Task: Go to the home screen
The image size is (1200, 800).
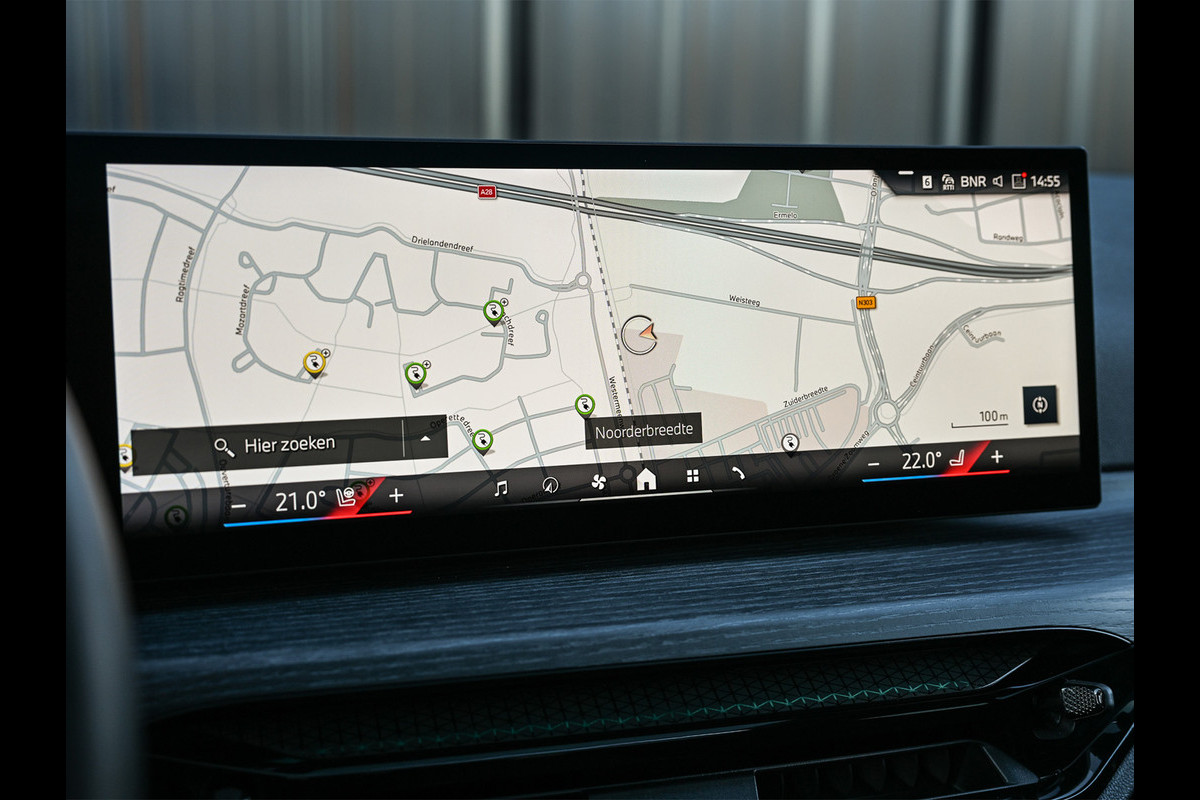Action: (646, 480)
